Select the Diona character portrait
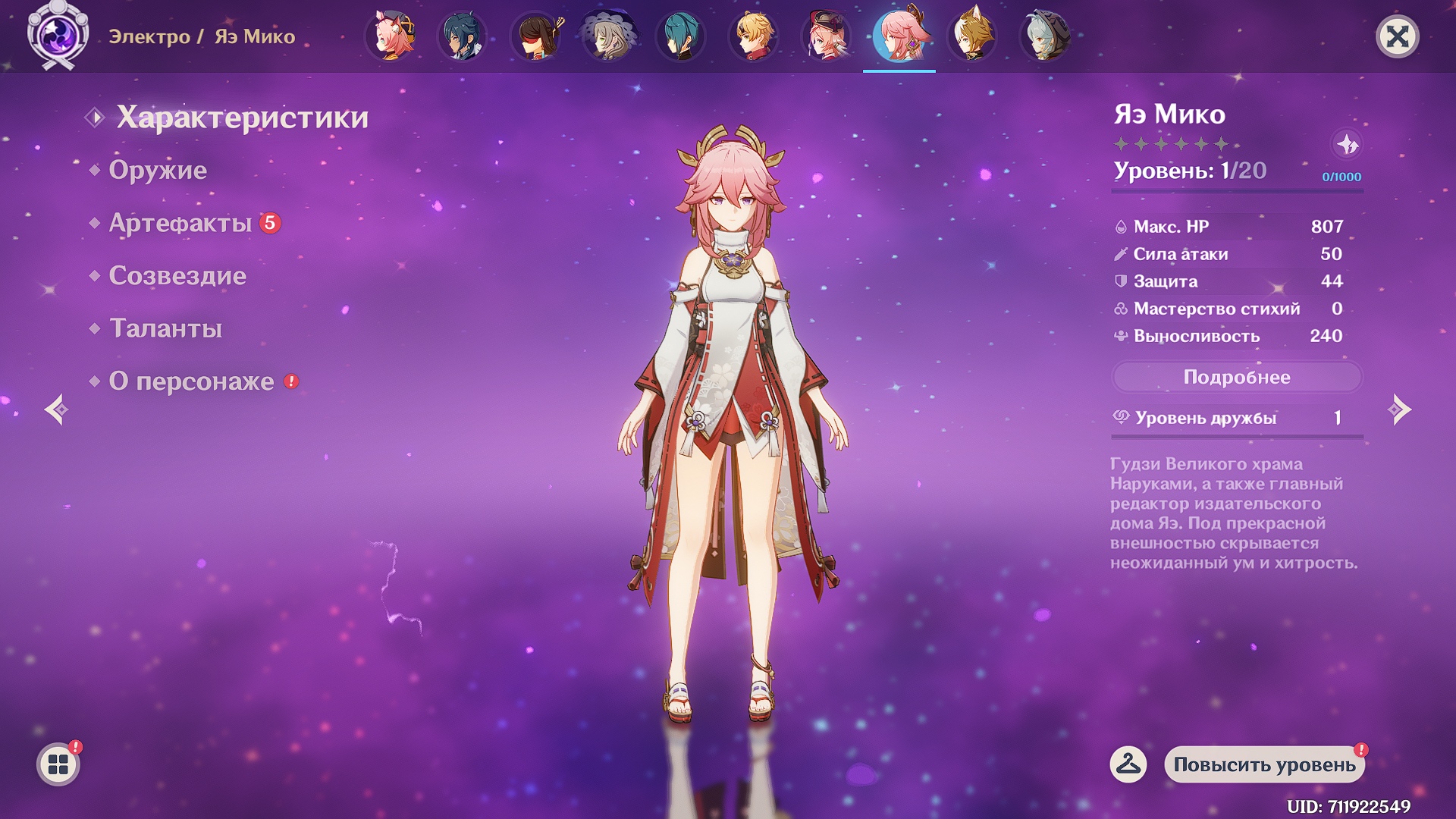Screen dimensions: 1456x819 pos(390,34)
